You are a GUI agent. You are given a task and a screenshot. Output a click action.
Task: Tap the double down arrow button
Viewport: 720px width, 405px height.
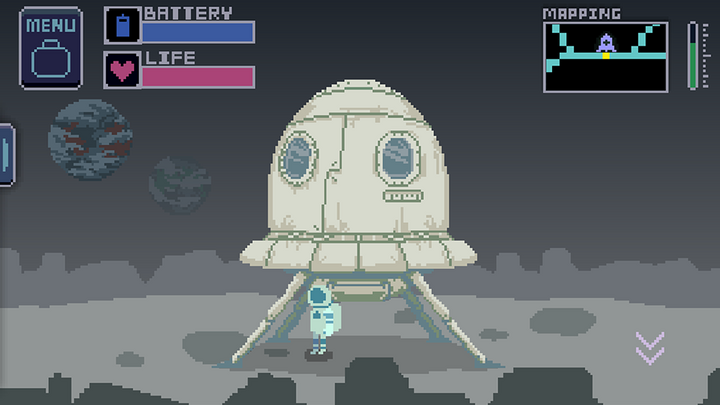(650, 347)
